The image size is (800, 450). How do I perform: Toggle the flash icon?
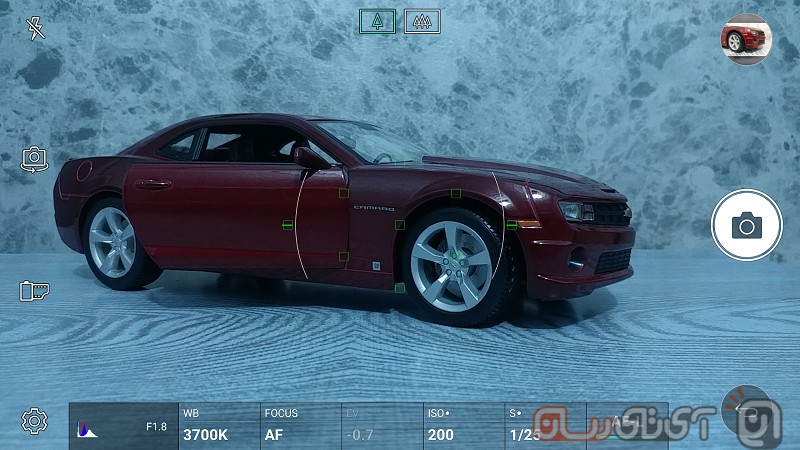[x=36, y=28]
